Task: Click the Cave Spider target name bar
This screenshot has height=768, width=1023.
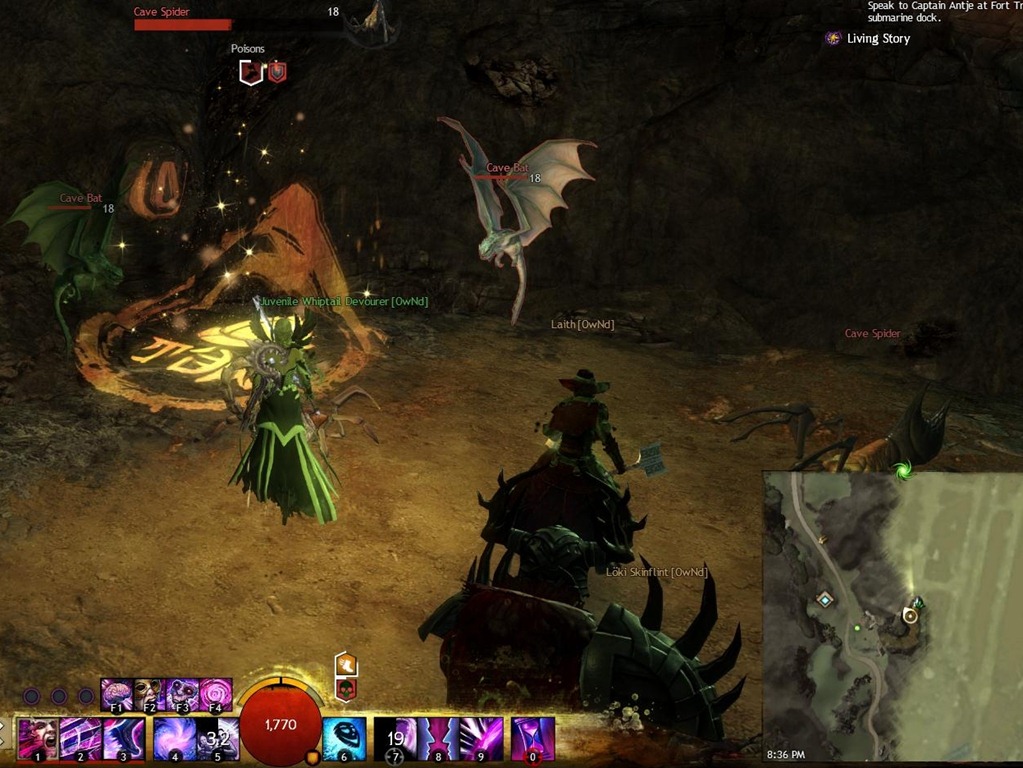Action: coord(182,22)
